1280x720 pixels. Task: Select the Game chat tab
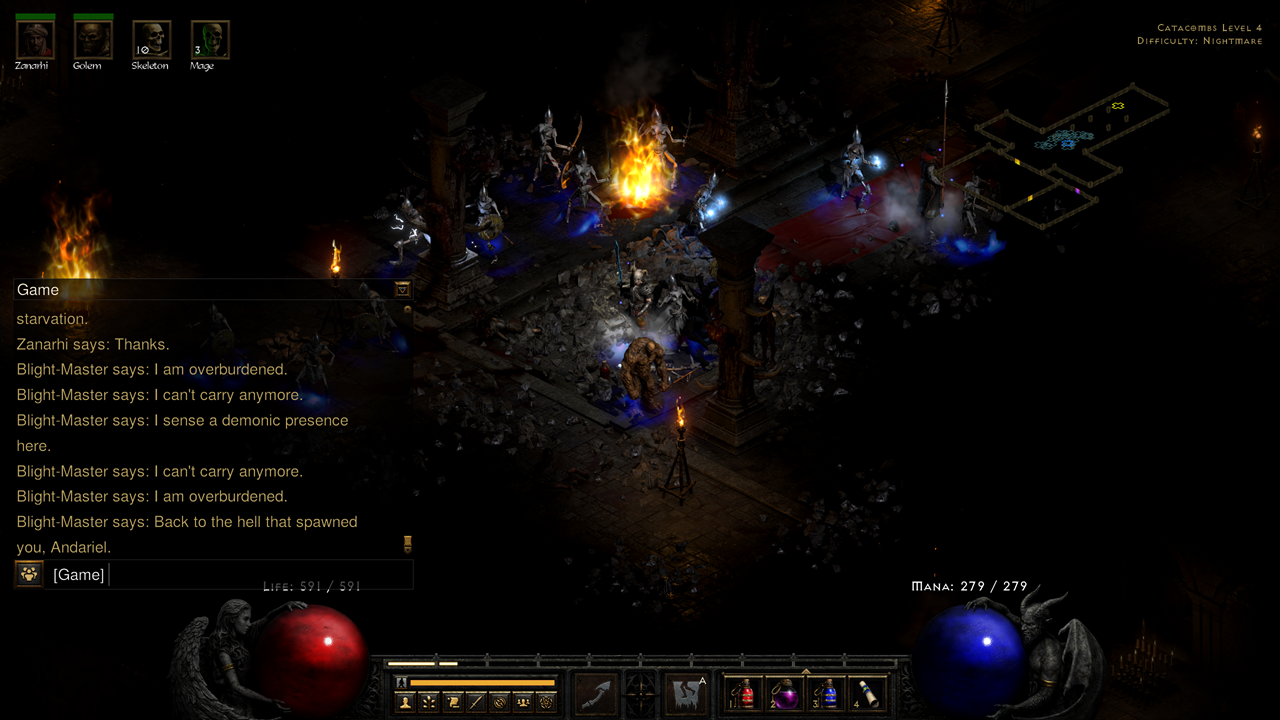[x=38, y=289]
